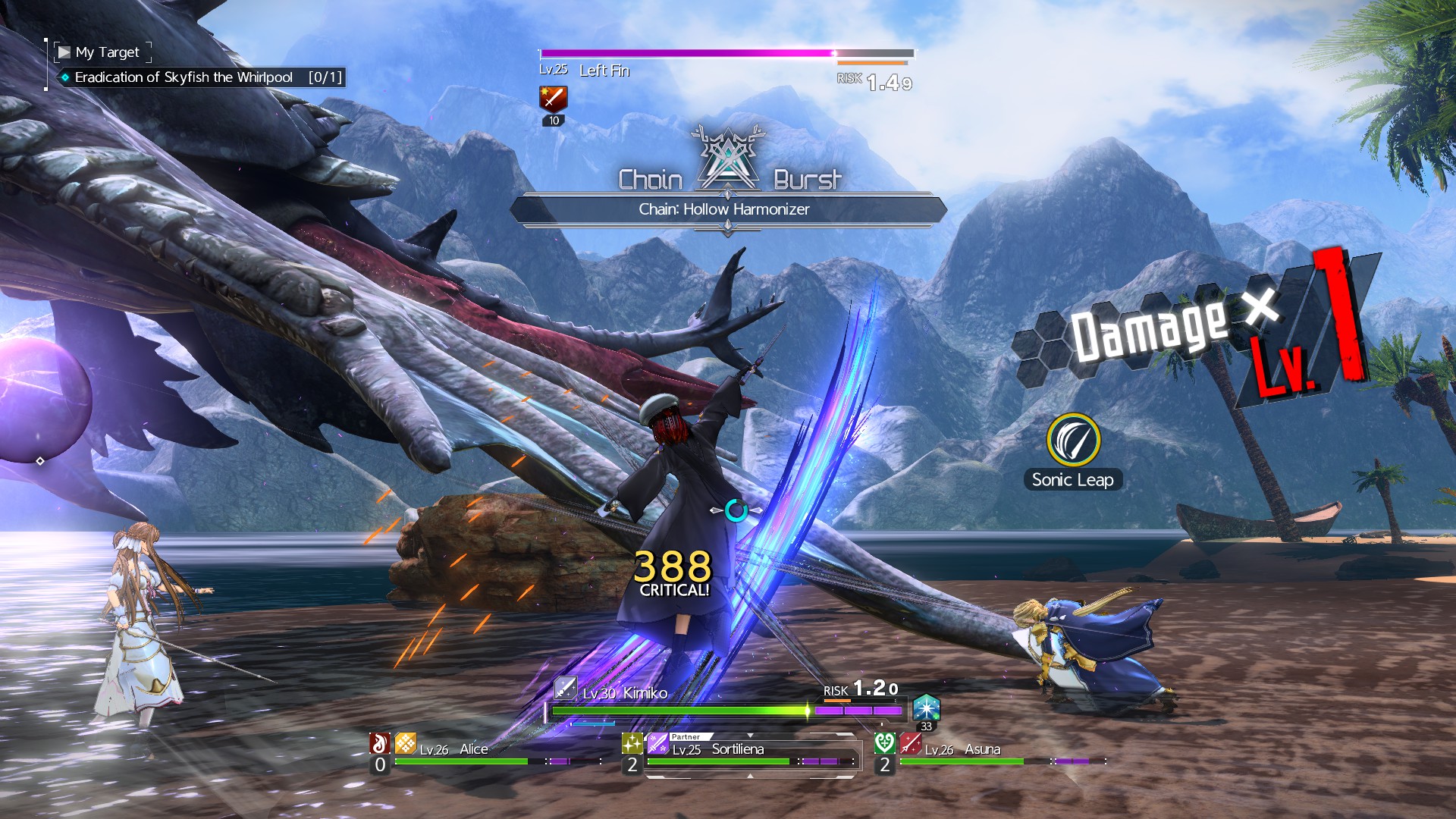Select Alice's red flame skill icon
The height and width of the screenshot is (819, 1456).
(x=380, y=743)
